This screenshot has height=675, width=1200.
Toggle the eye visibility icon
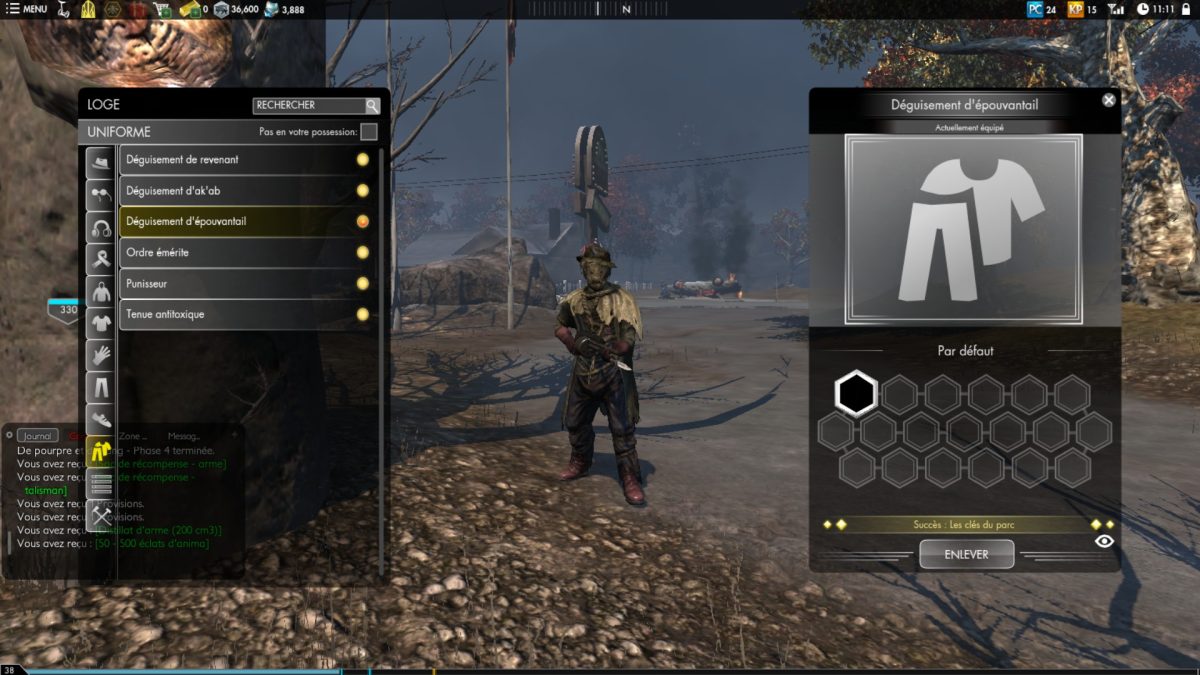point(1104,541)
